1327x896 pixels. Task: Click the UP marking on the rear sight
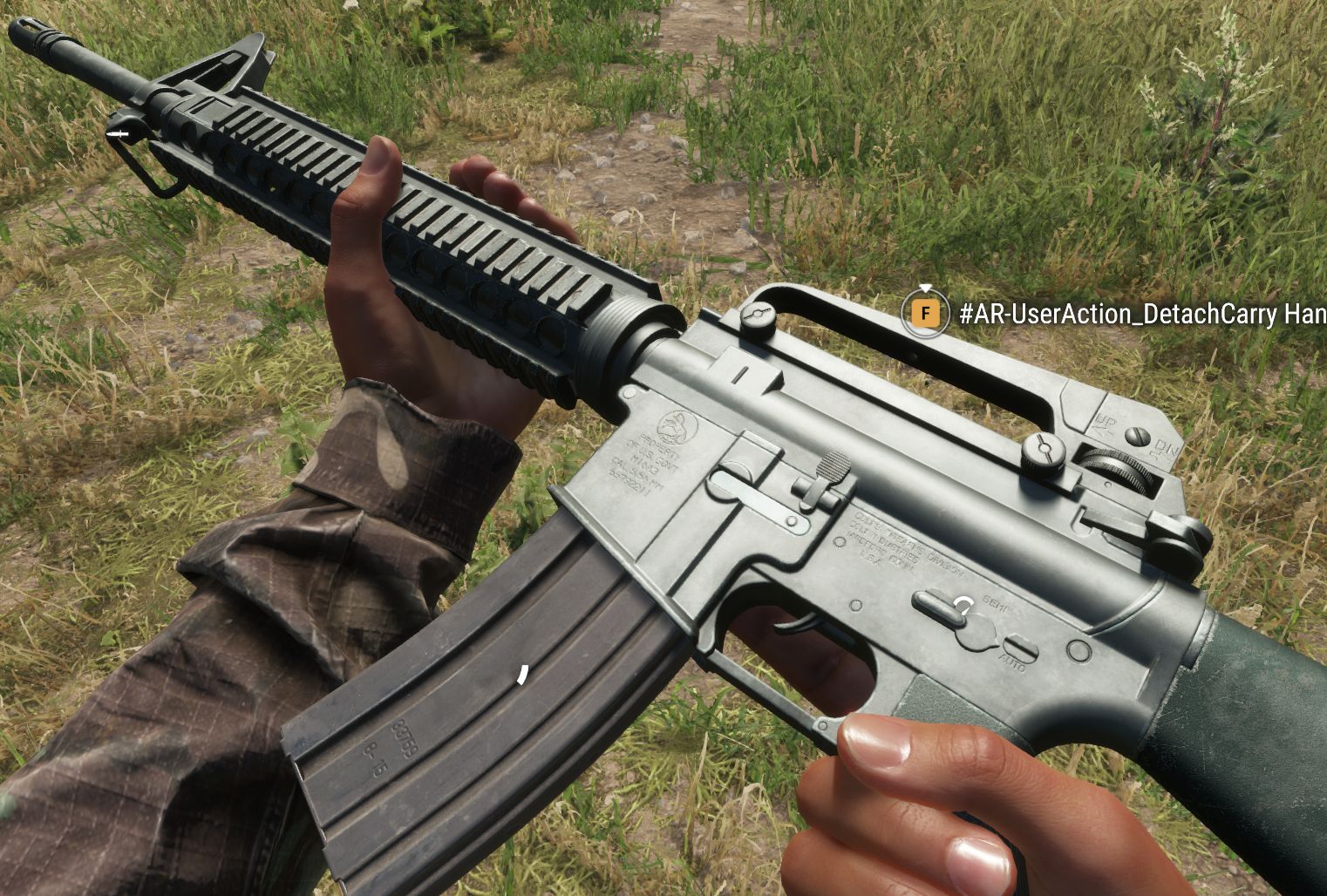click(x=1104, y=423)
